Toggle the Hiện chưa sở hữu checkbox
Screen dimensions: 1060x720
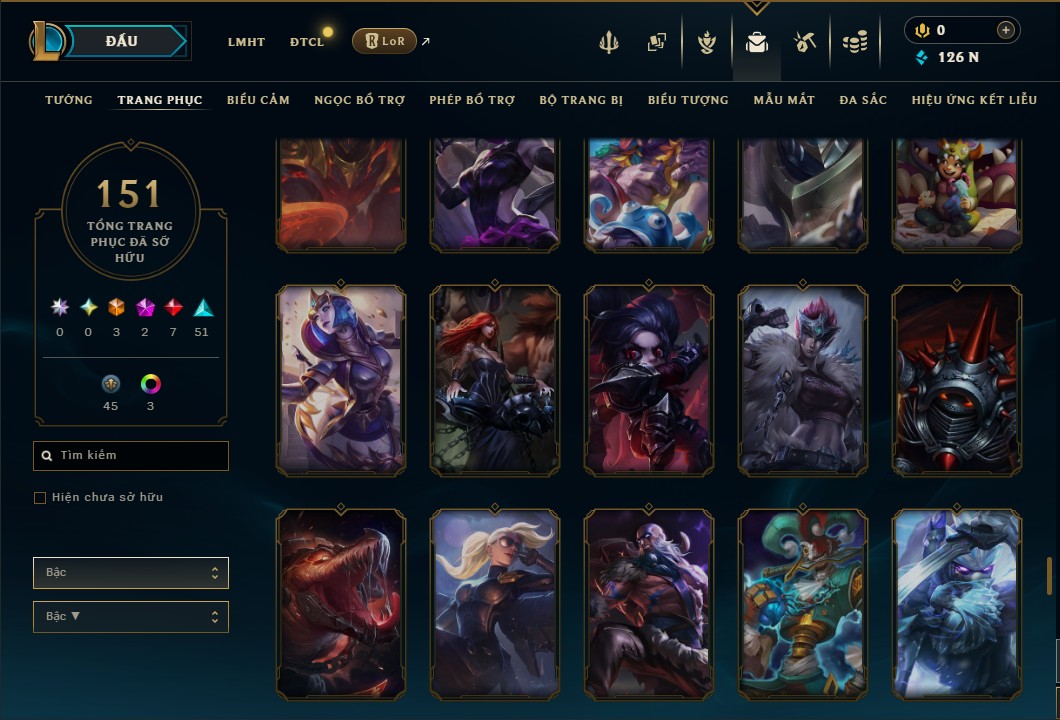tap(40, 498)
